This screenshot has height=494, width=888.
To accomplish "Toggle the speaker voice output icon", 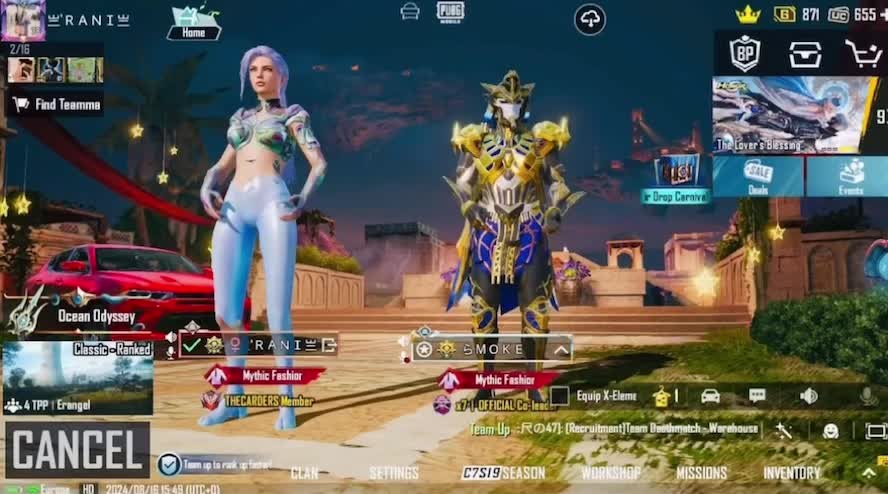I will click(x=809, y=396).
